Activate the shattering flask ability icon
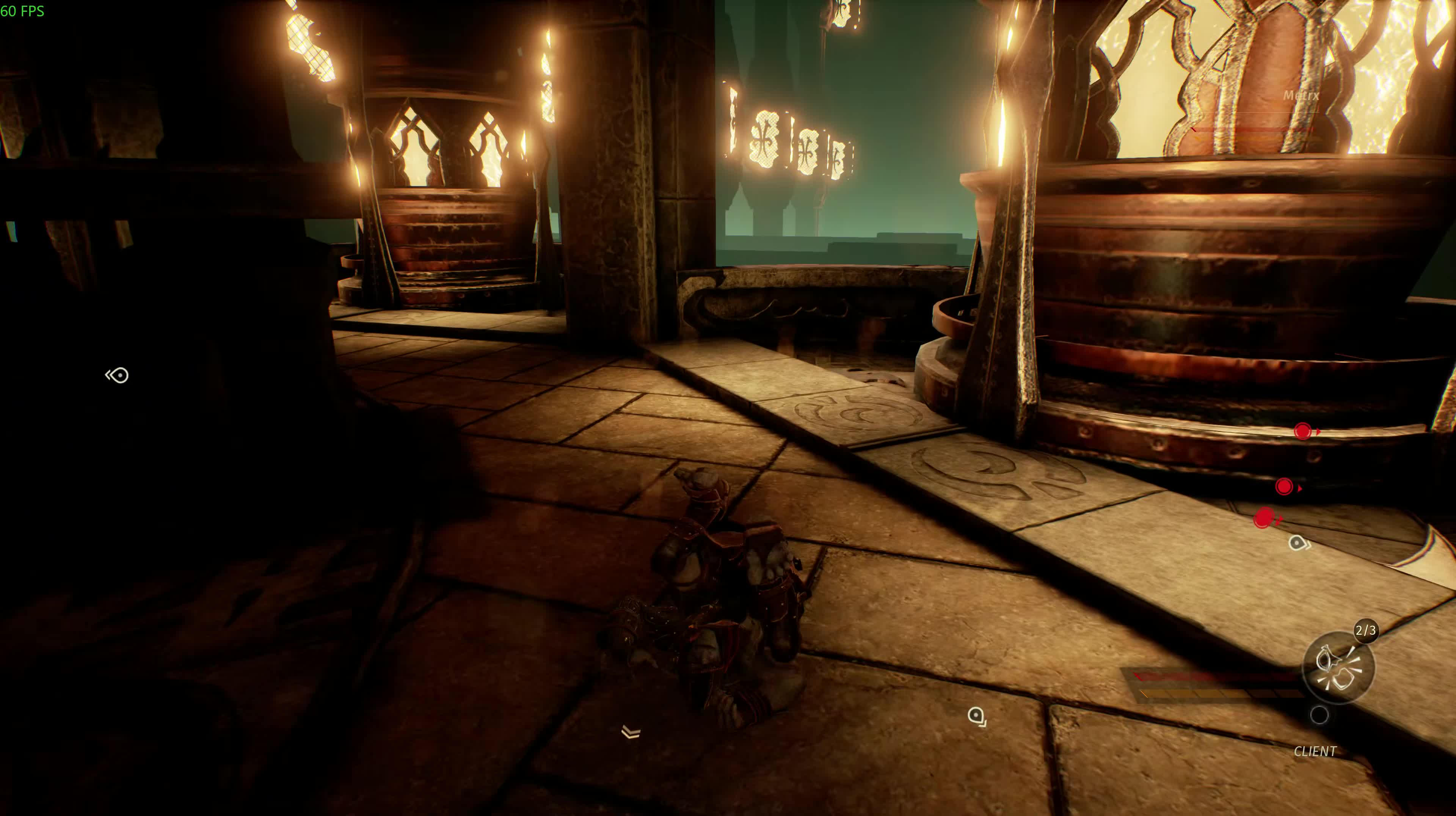The image size is (1456, 816). point(1337,667)
